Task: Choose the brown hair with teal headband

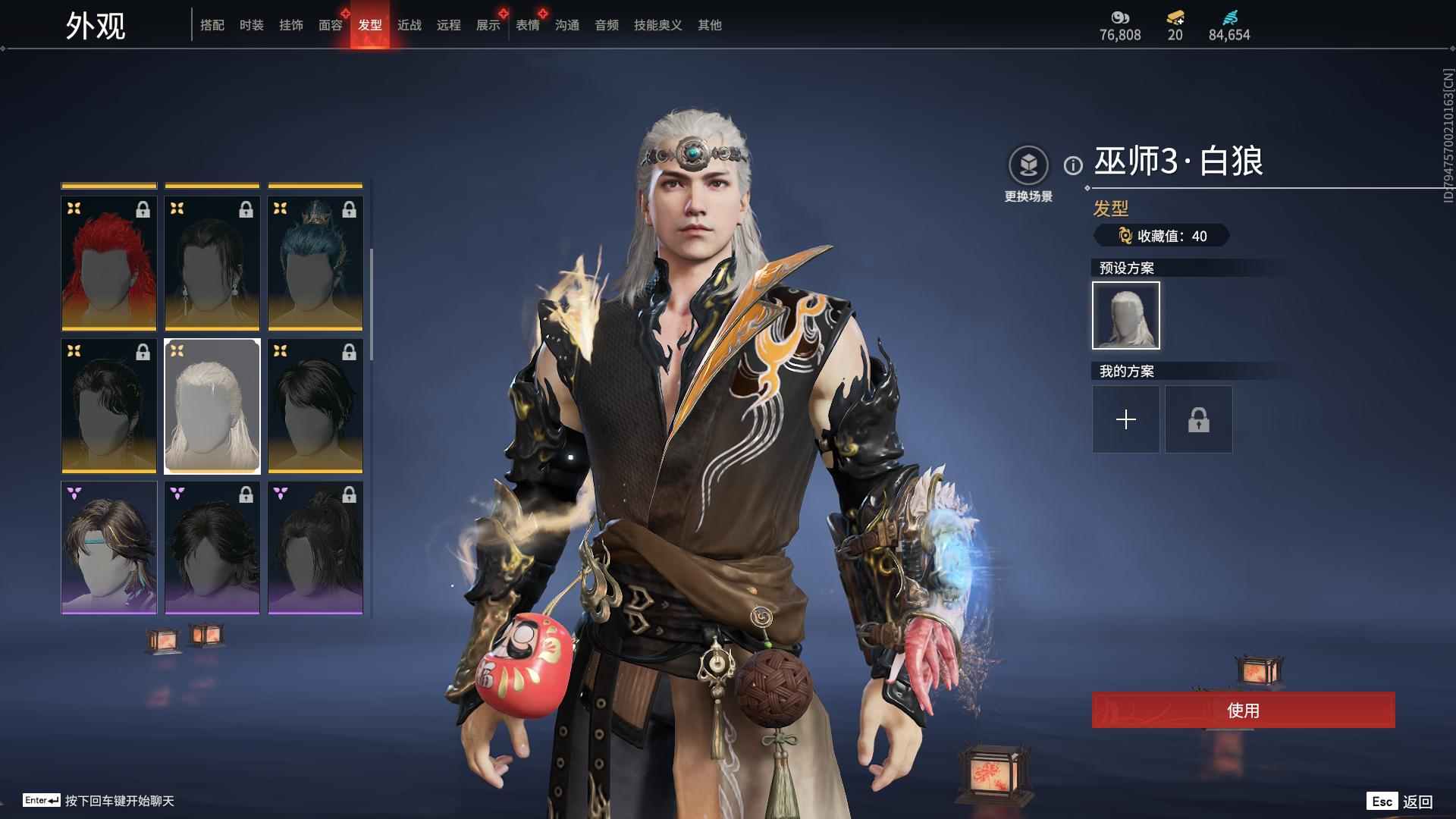Action: tap(109, 548)
